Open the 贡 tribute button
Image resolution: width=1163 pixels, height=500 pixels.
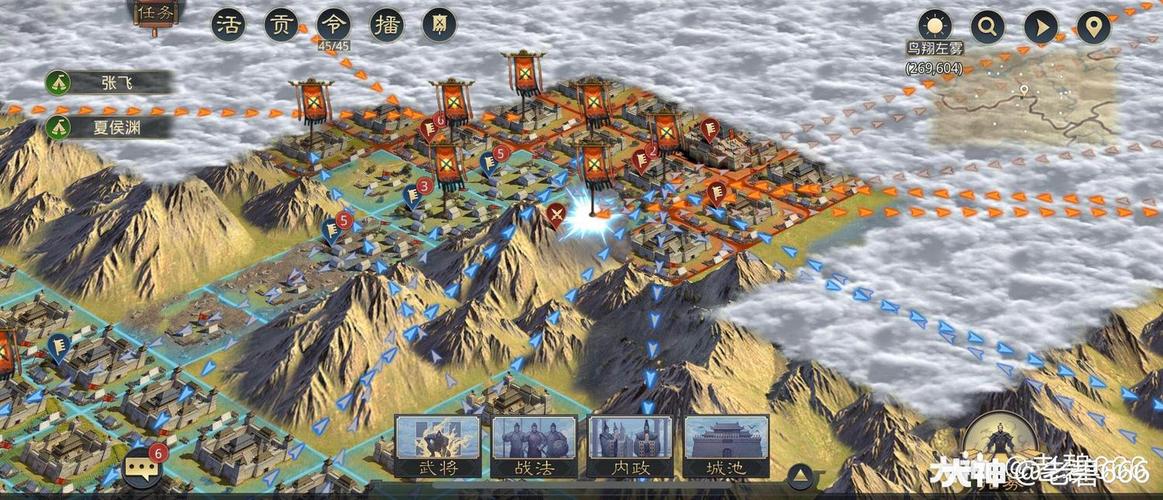[281, 25]
